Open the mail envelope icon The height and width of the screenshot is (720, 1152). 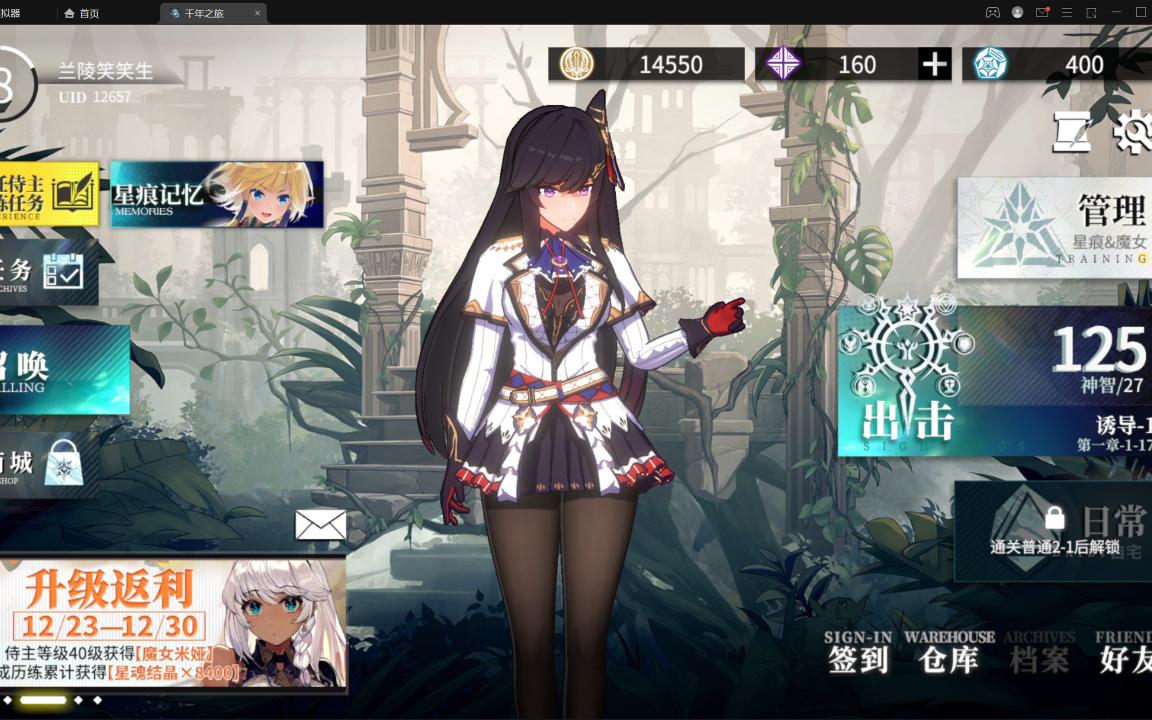(320, 525)
